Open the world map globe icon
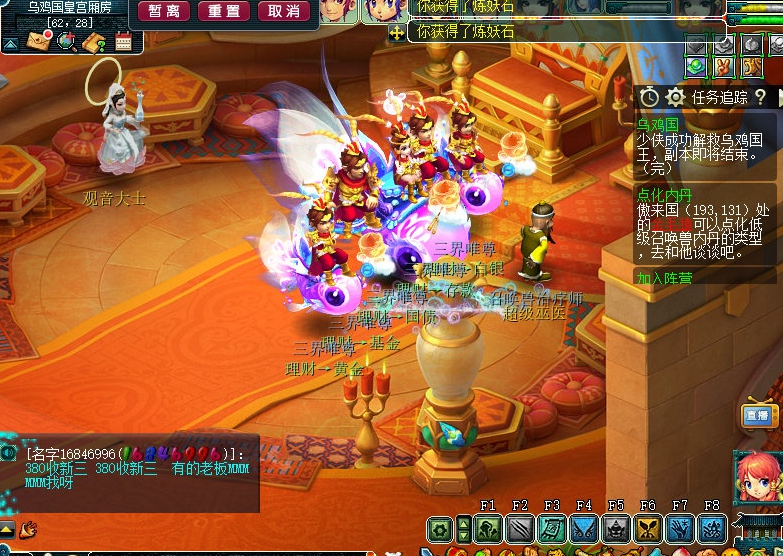The height and width of the screenshot is (556, 783). pos(67,42)
